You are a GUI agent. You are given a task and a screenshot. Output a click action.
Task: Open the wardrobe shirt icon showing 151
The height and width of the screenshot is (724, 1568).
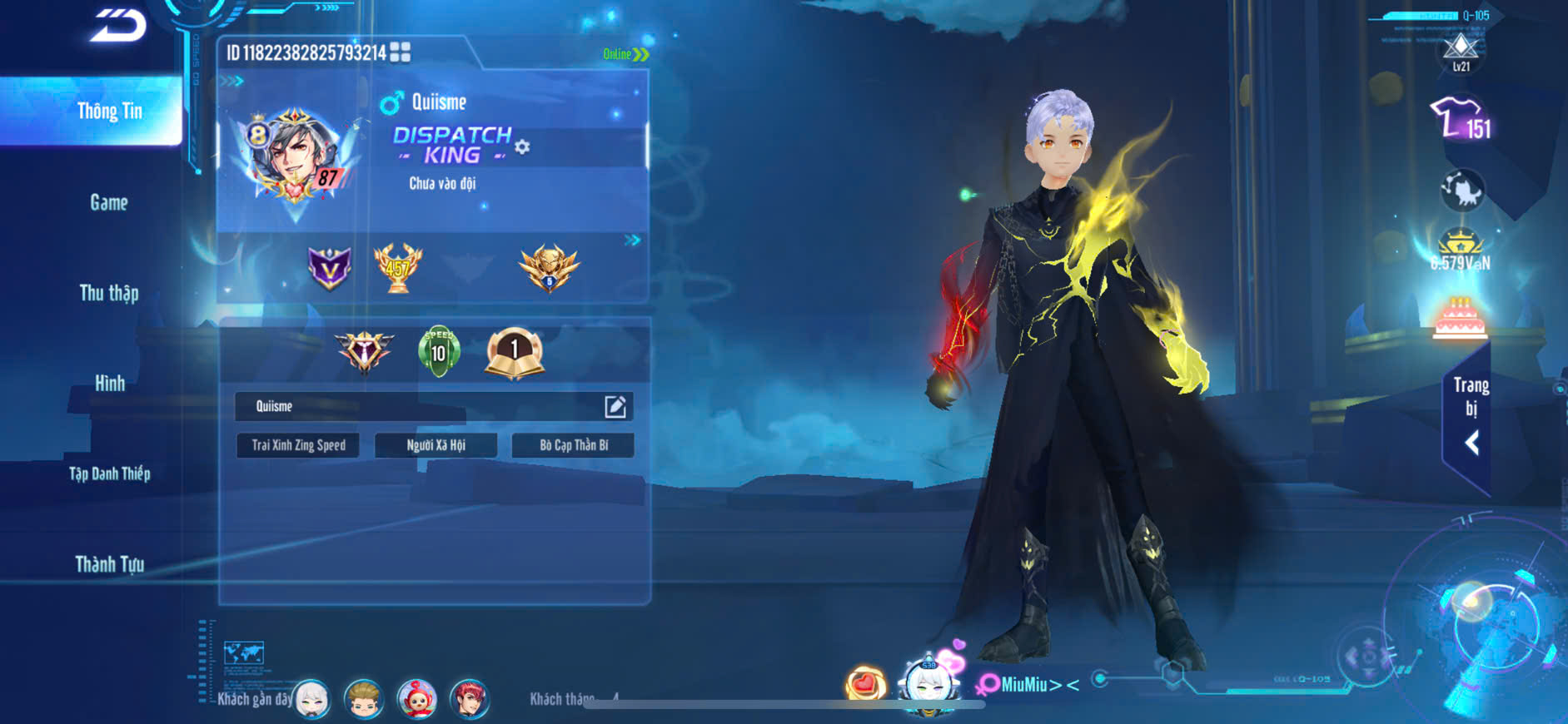coord(1461,119)
